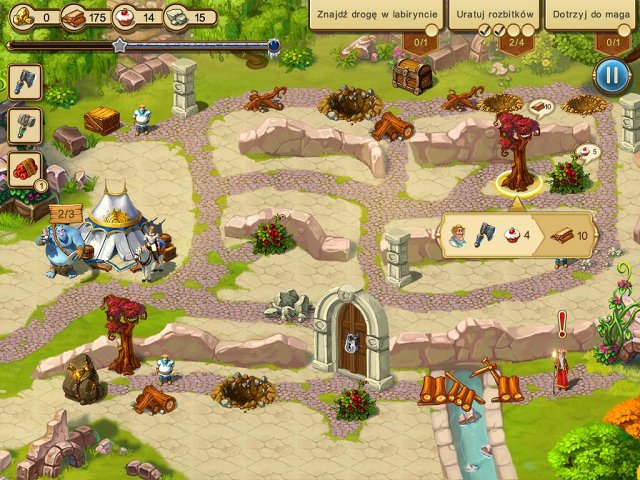Open the "Uratuj rozbitków" objective panel
Screen dimensions: 640x480
tap(491, 16)
